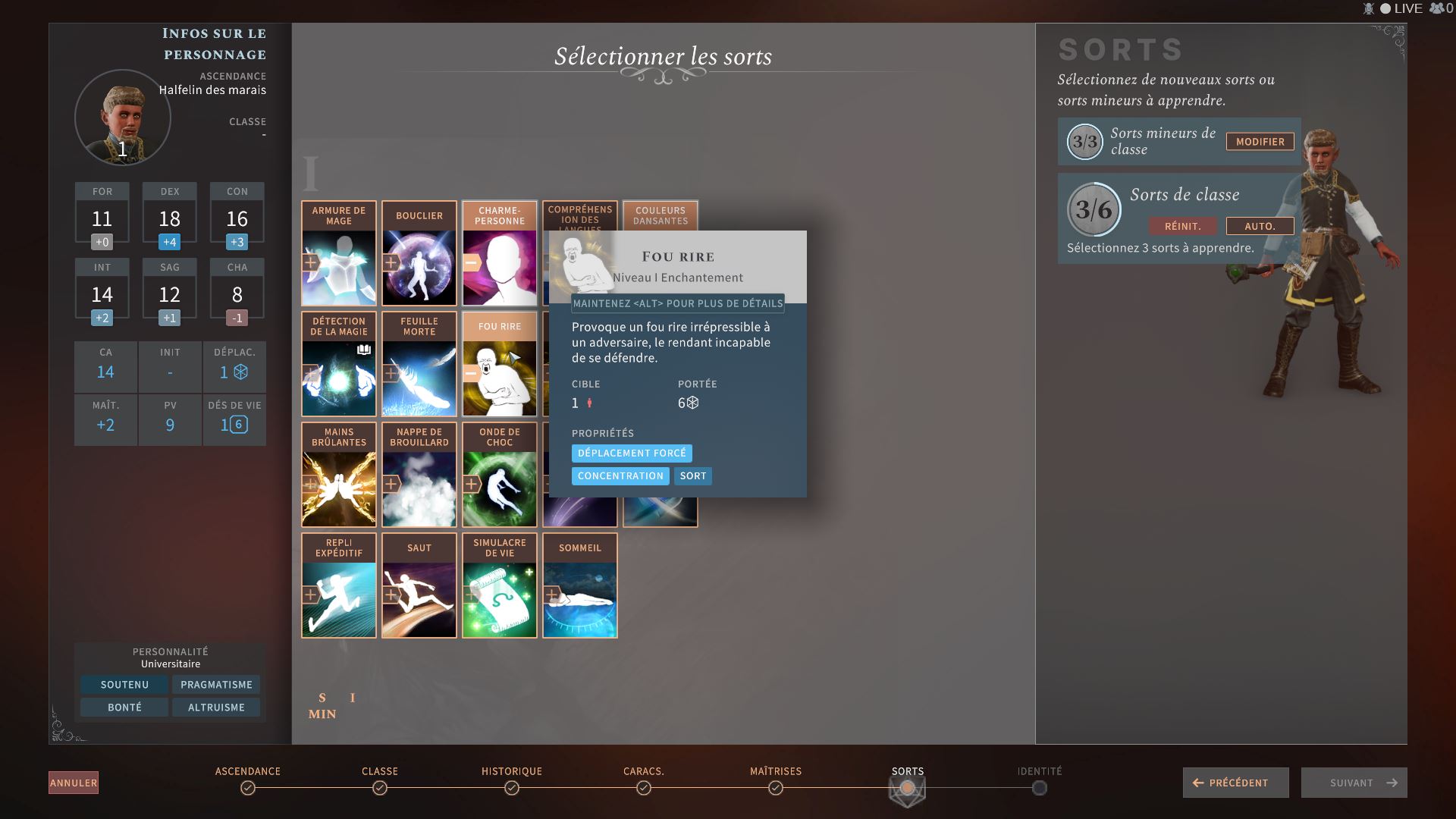
Task: Pick the Détection de la Magie spell
Action: 339,365
